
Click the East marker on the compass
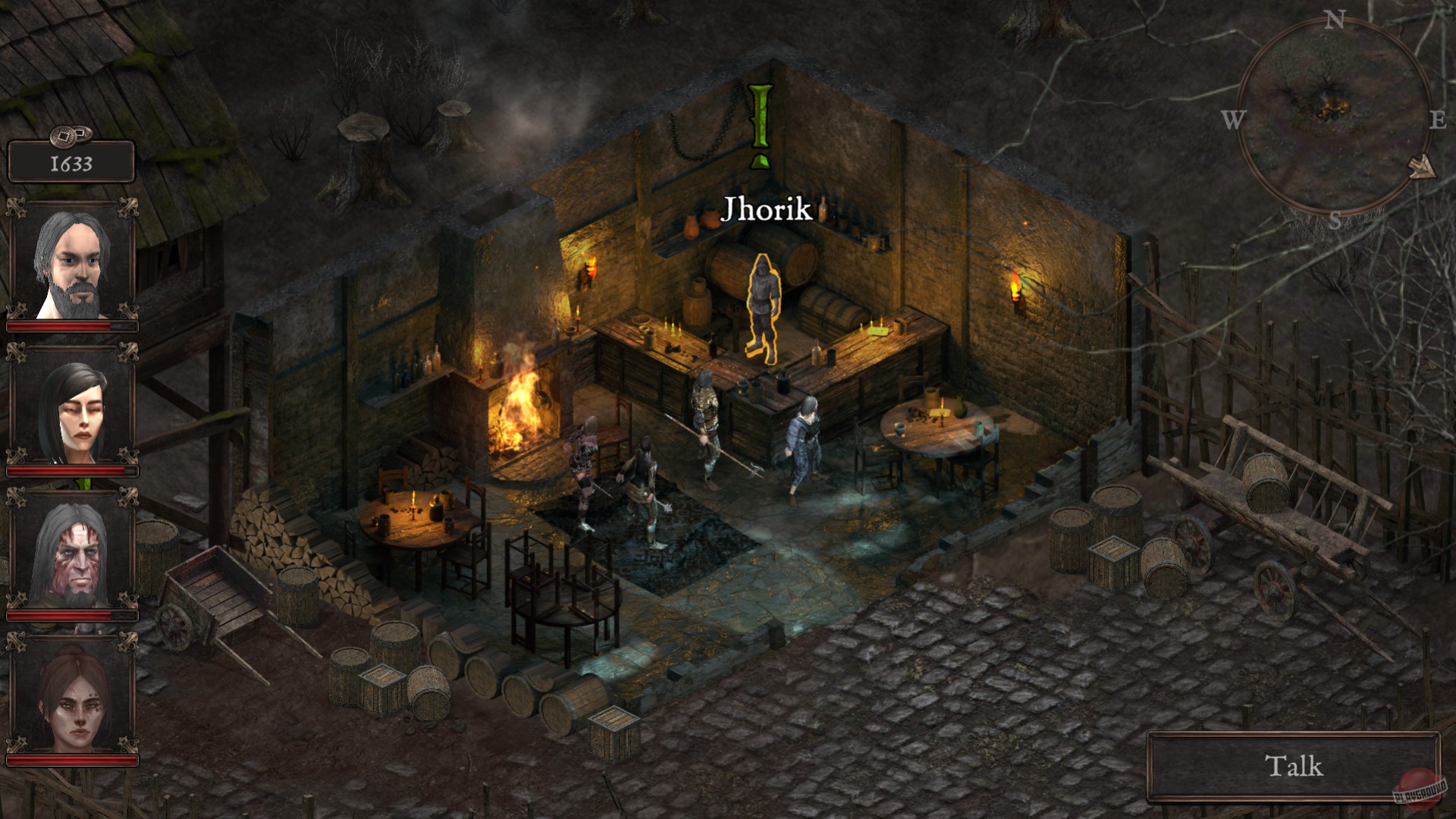(x=1440, y=118)
